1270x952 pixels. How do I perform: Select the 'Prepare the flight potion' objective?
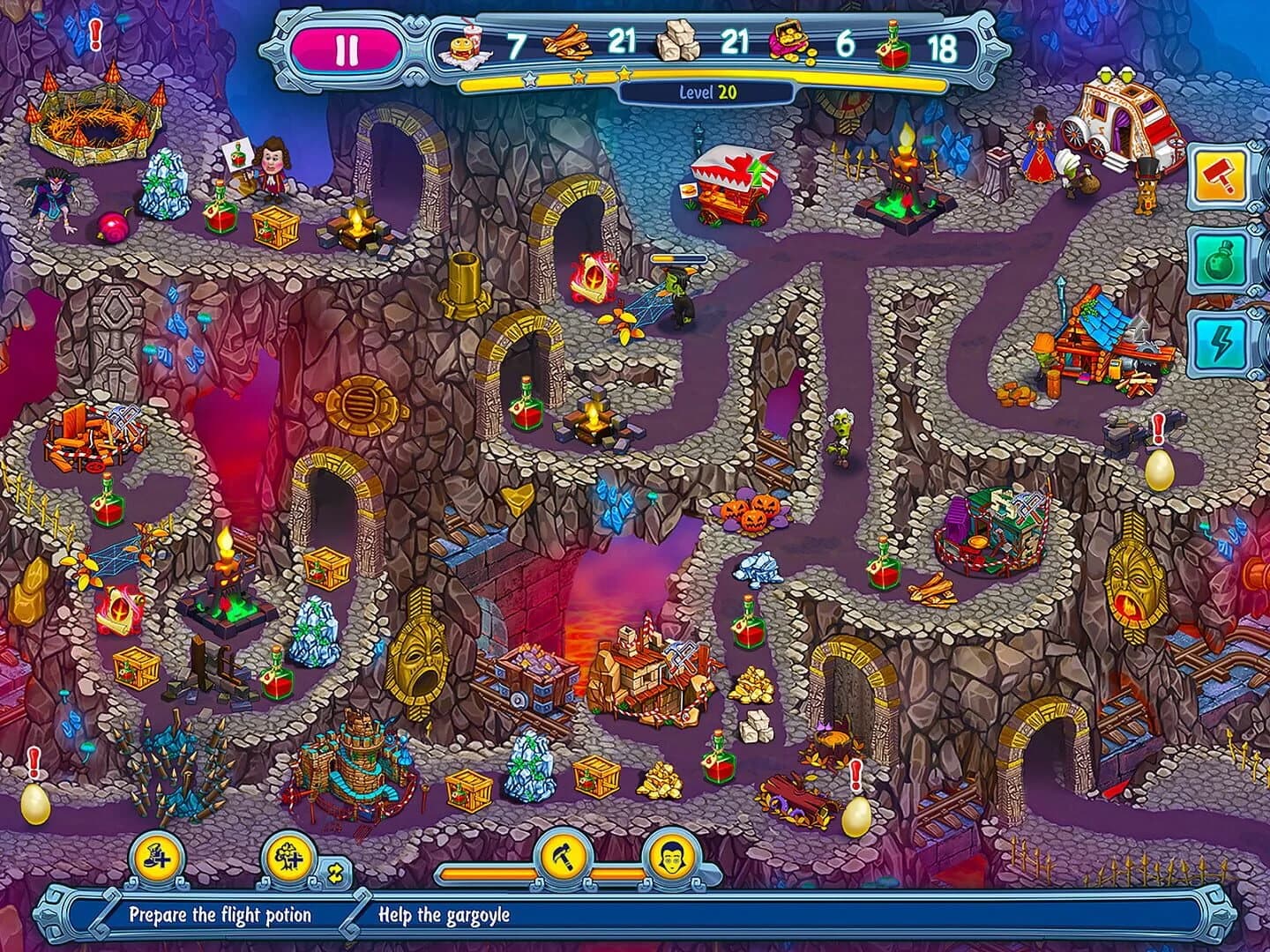point(224,917)
